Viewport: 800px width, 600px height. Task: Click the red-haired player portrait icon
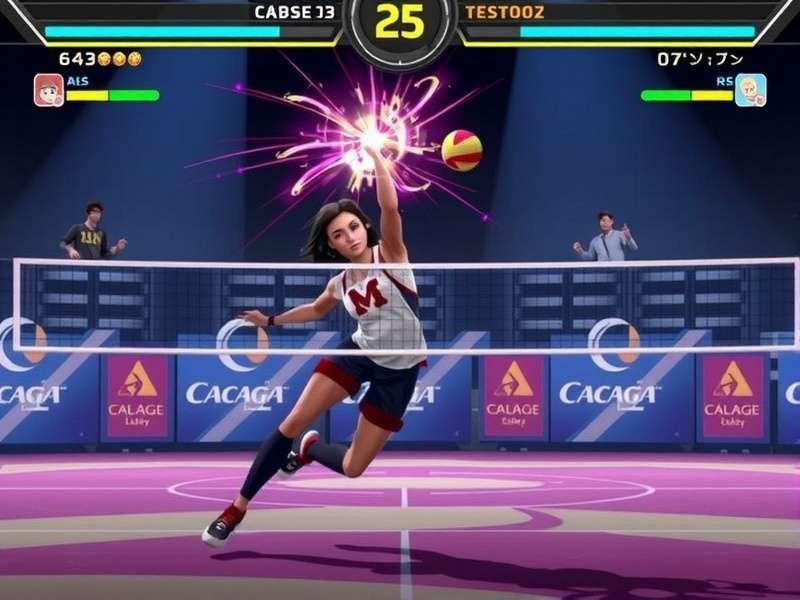pos(49,90)
